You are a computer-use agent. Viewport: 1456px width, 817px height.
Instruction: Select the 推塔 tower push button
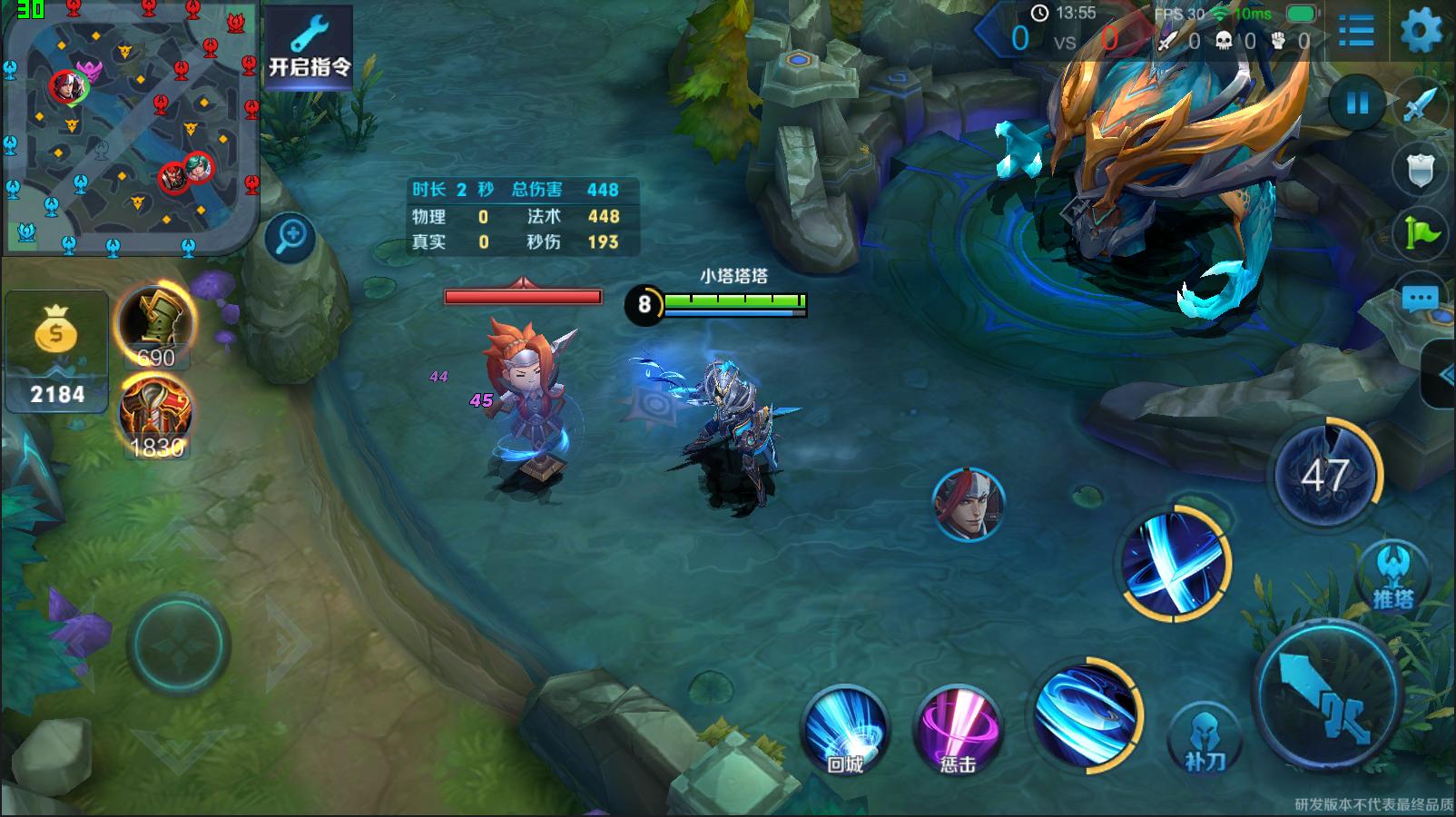pos(1392,576)
